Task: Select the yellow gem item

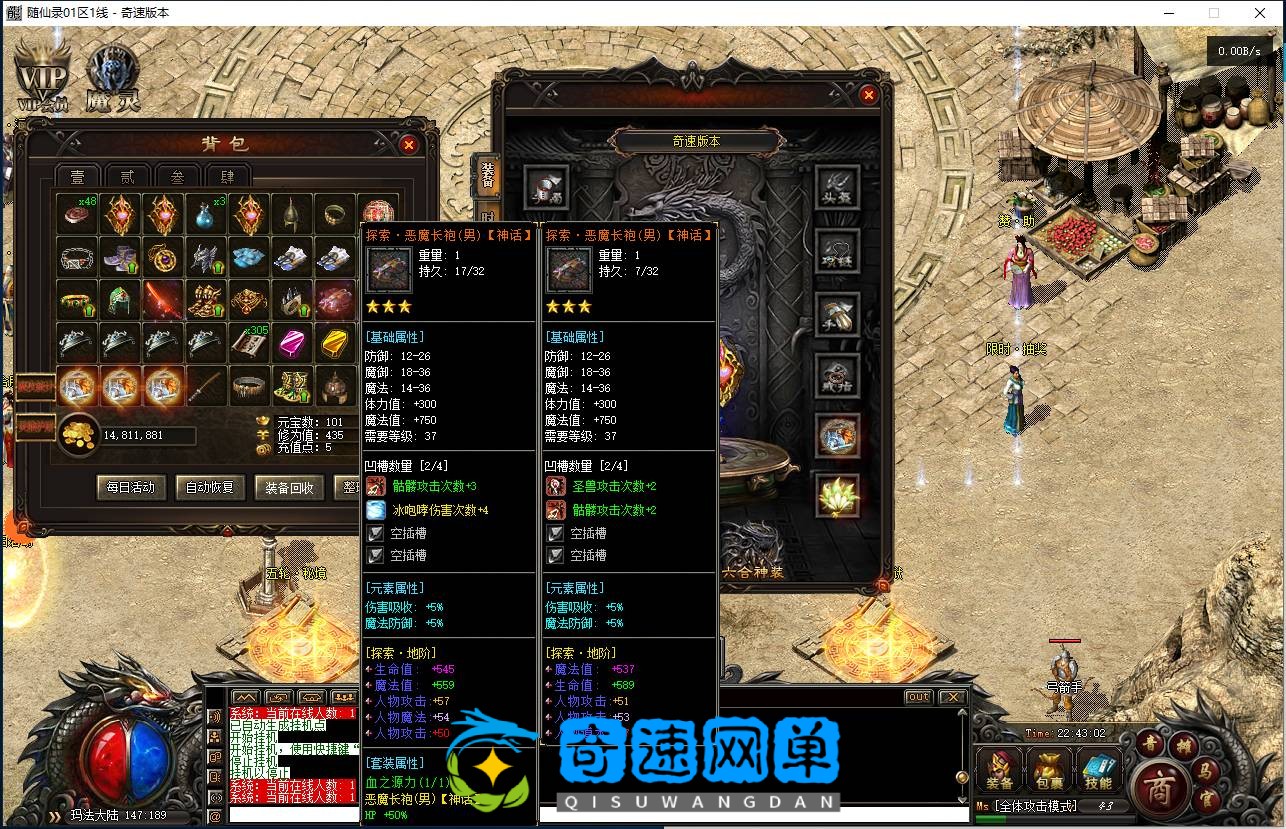Action: [x=335, y=343]
